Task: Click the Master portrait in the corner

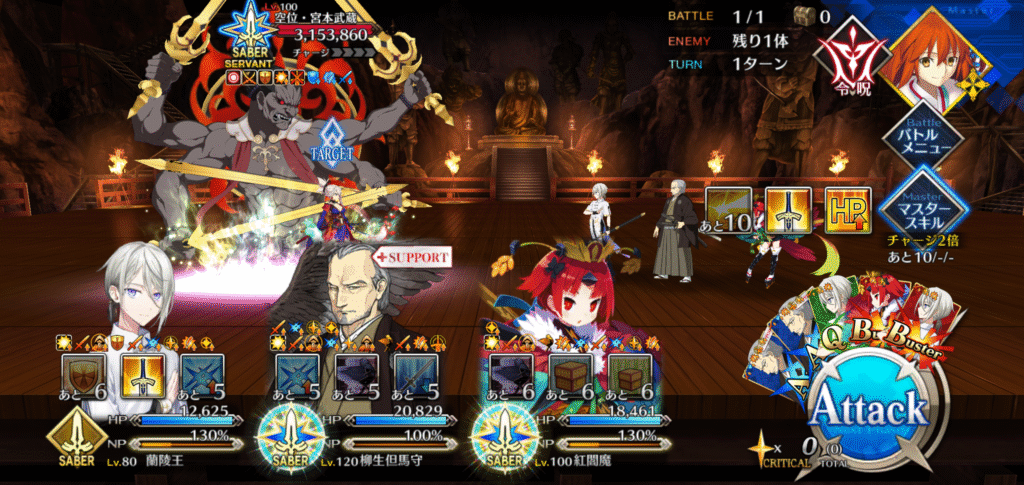Action: (940, 52)
